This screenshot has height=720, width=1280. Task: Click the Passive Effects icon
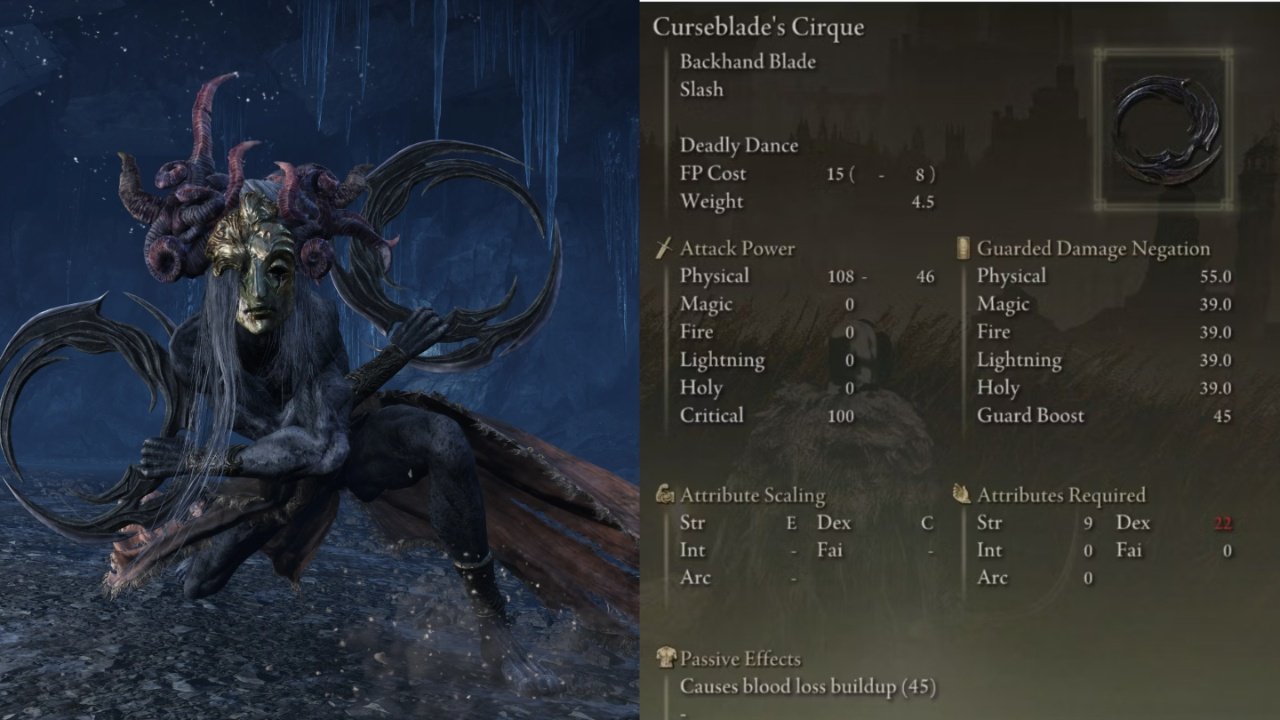pos(665,659)
